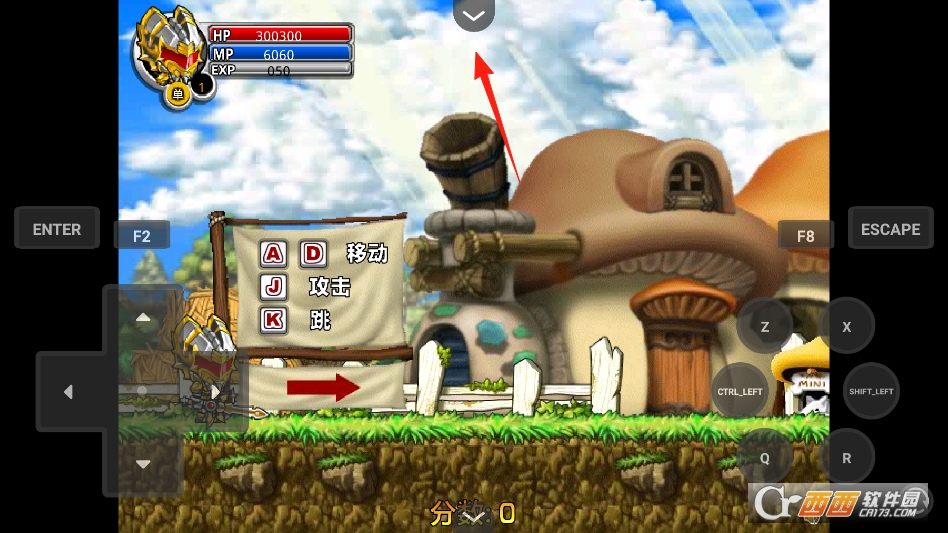Tap the d-pad up arrow
948x533 pixels.
click(143, 318)
